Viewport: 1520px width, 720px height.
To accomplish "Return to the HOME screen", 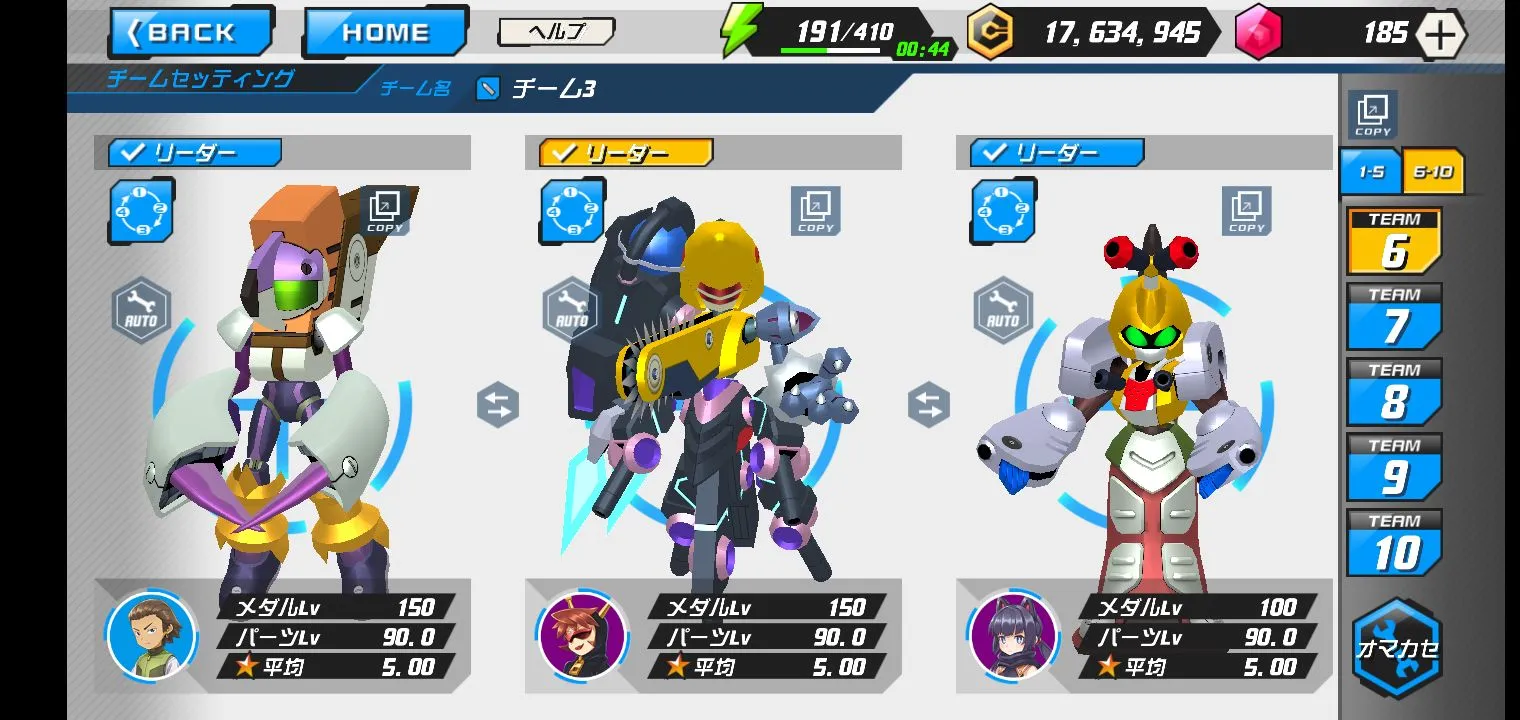I will pos(385,32).
